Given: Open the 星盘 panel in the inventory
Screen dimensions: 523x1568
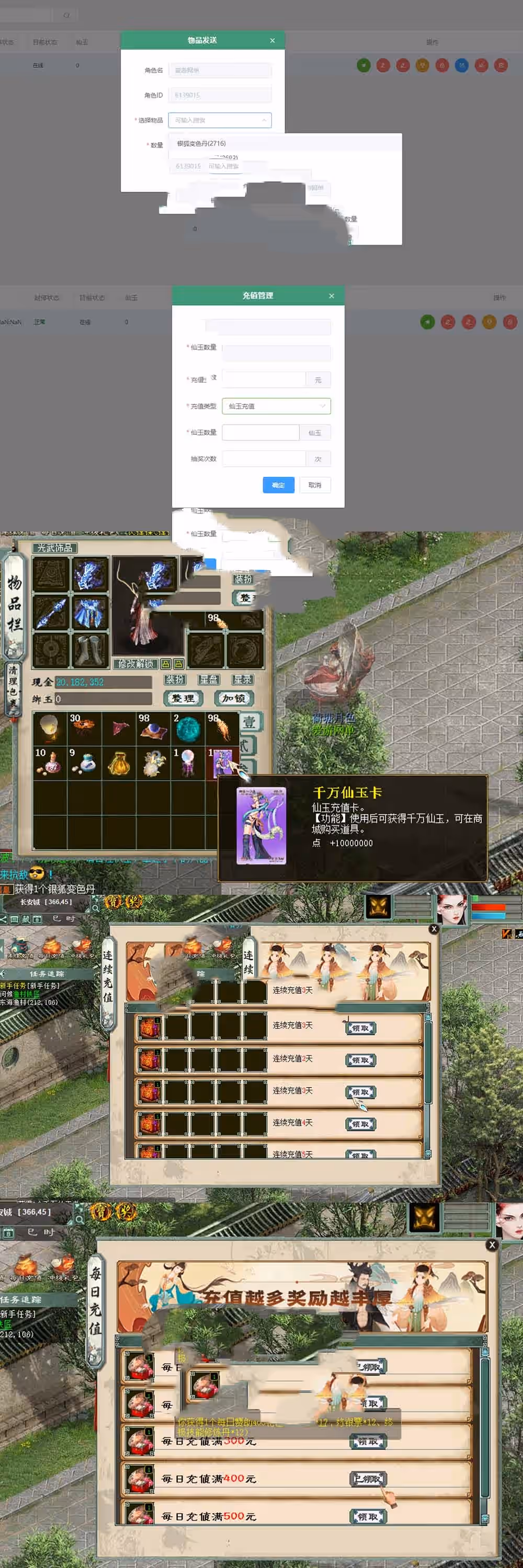Looking at the screenshot, I should [209, 679].
